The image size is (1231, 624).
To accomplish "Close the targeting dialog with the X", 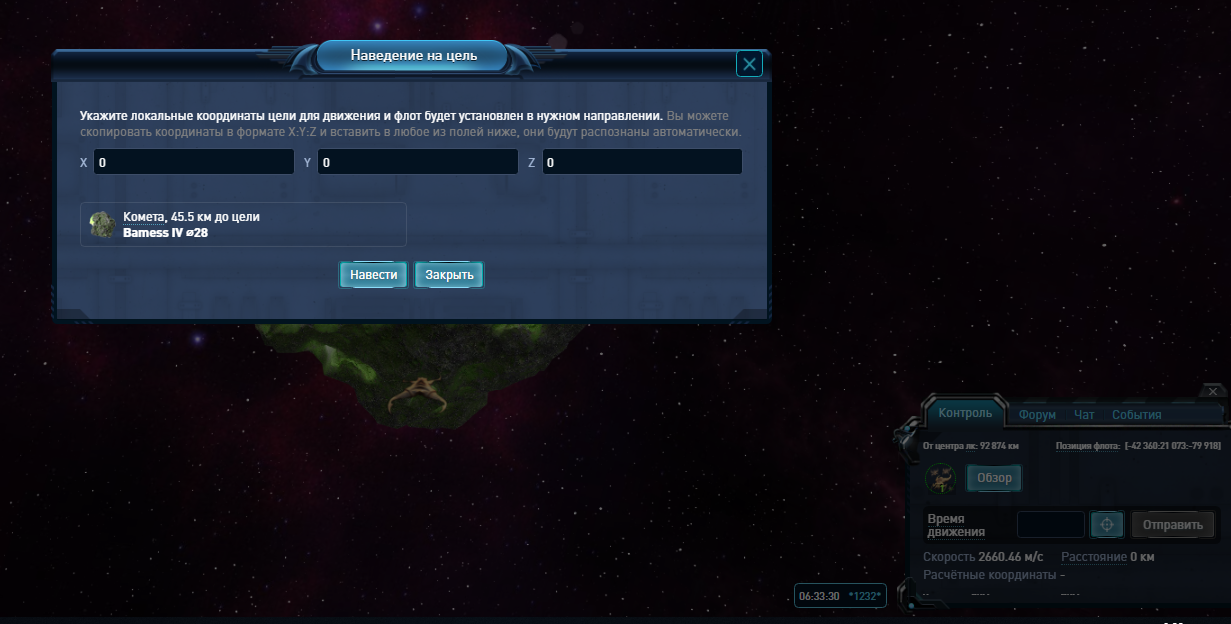I will point(749,65).
